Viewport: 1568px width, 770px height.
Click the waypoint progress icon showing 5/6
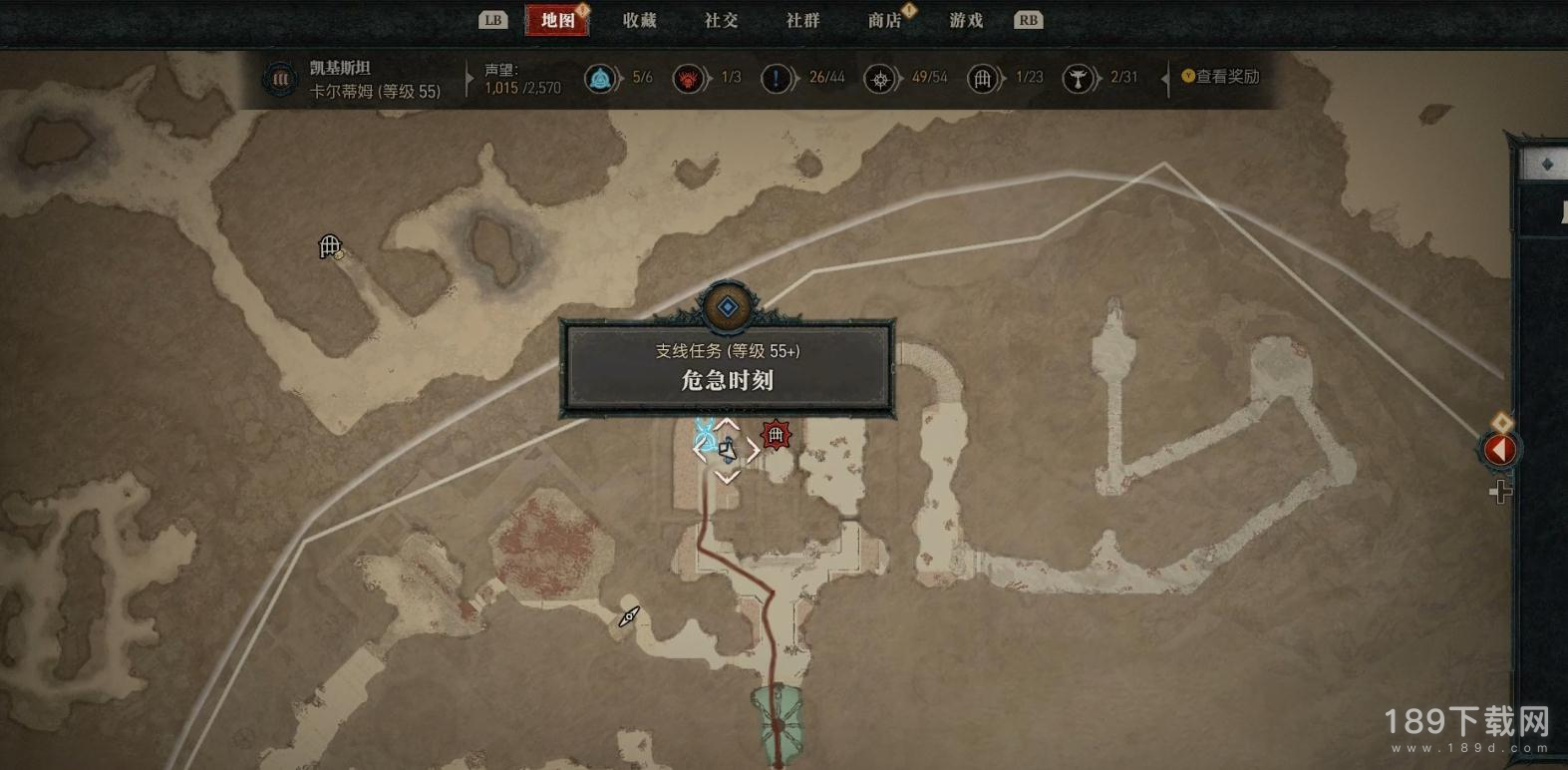point(601,78)
